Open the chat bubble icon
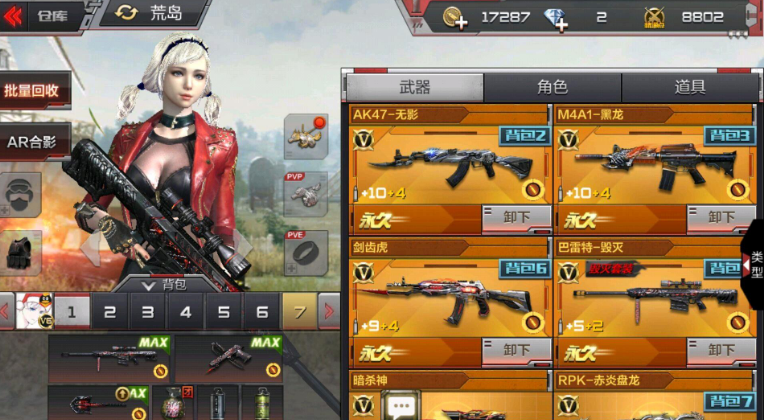This screenshot has height=420, width=765. (x=401, y=406)
